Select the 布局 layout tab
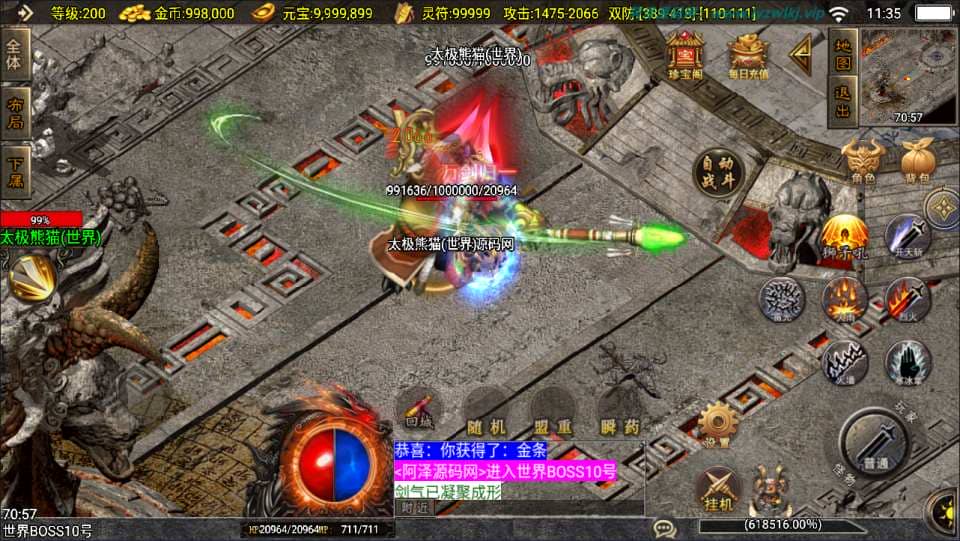This screenshot has width=960, height=541. 16,113
